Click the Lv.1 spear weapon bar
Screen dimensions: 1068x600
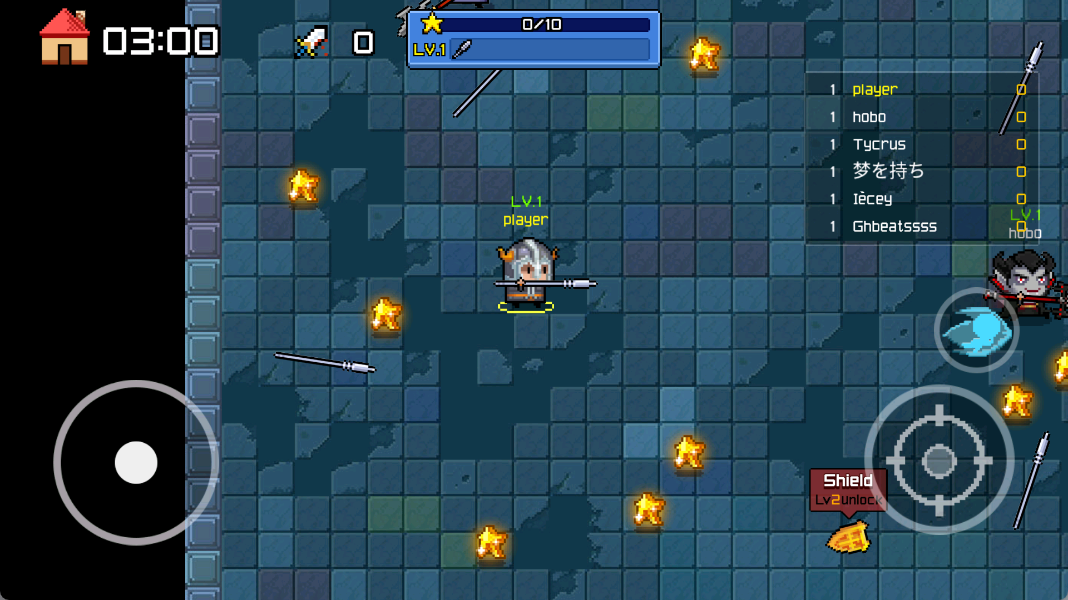coord(533,50)
